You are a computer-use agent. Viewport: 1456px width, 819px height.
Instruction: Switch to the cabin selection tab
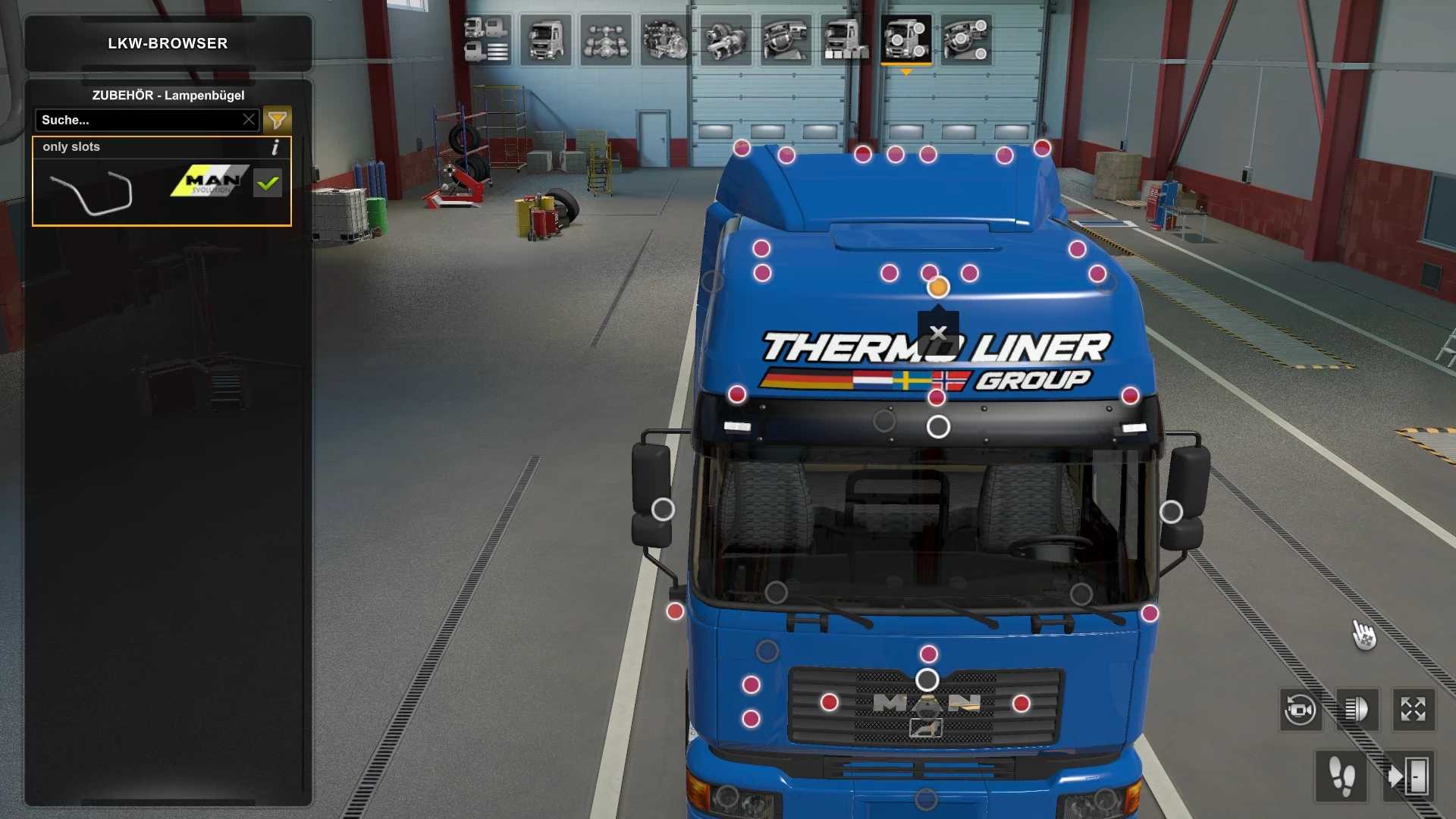546,39
